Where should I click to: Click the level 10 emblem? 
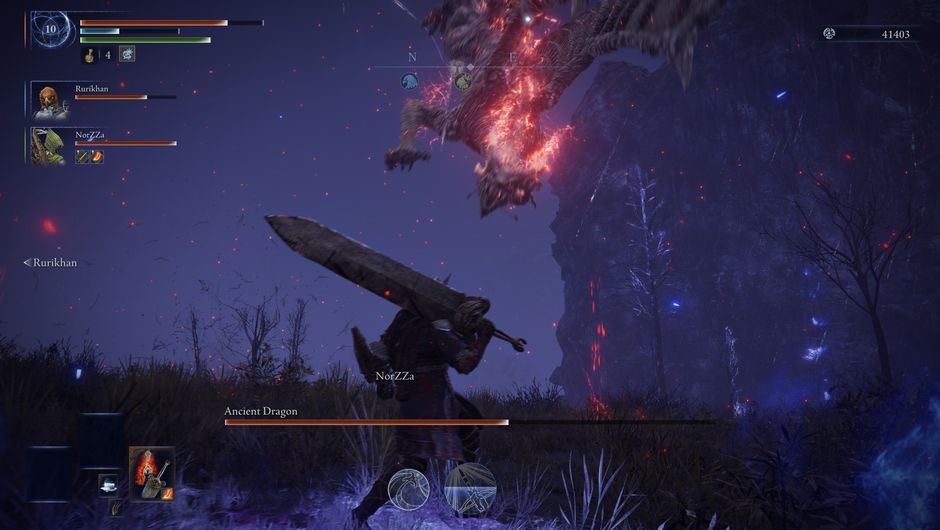[x=50, y=29]
